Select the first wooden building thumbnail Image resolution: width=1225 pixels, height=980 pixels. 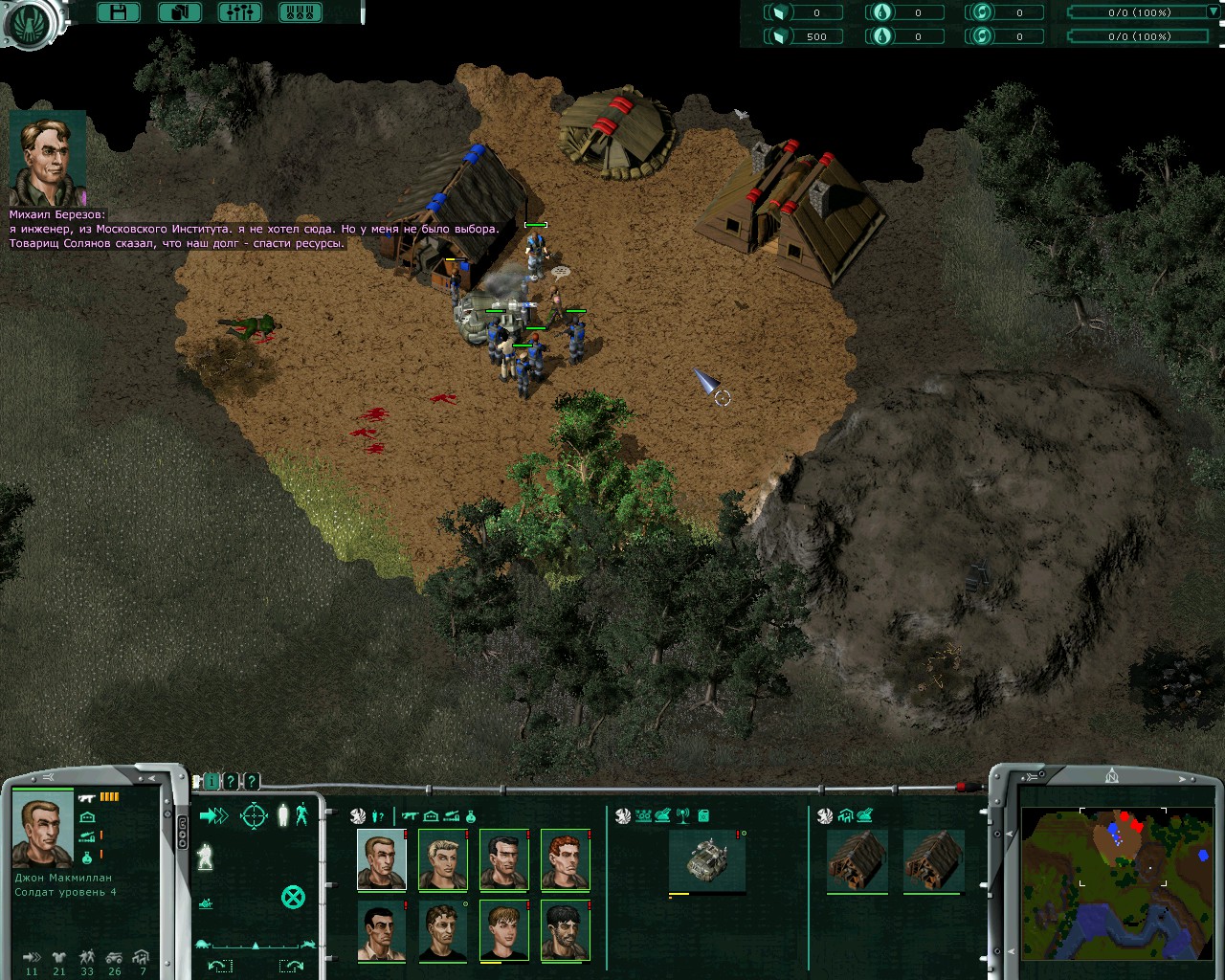(857, 859)
